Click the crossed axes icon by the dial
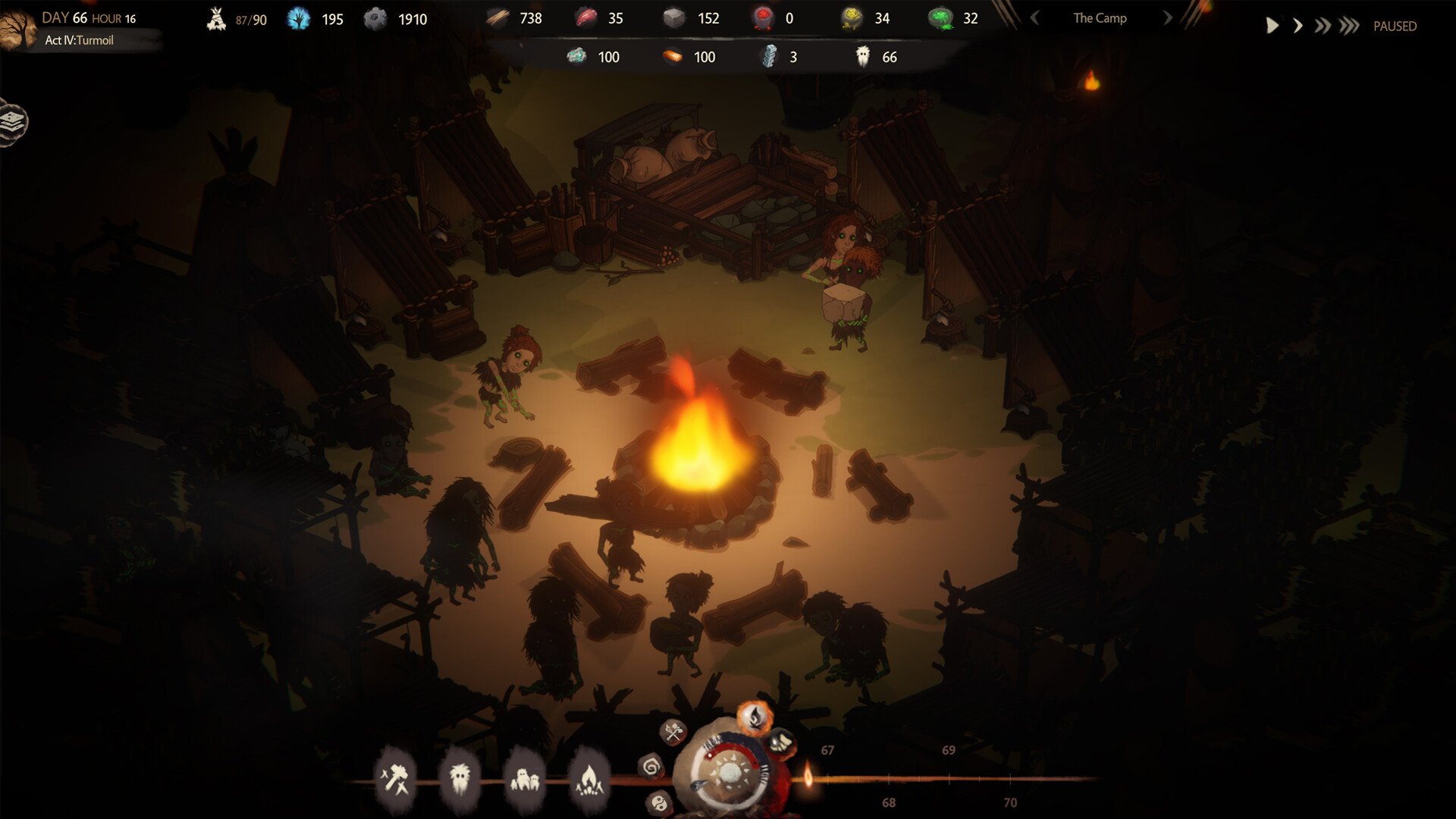1456x819 pixels. click(x=673, y=732)
